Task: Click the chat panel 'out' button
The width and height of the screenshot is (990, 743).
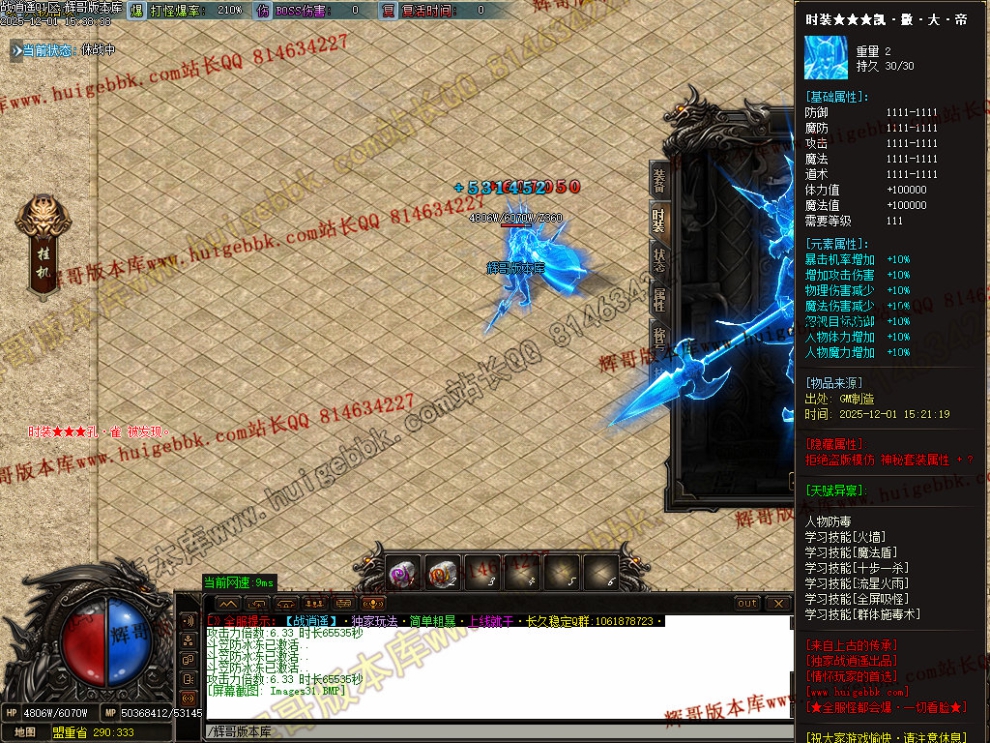Action: (x=747, y=604)
